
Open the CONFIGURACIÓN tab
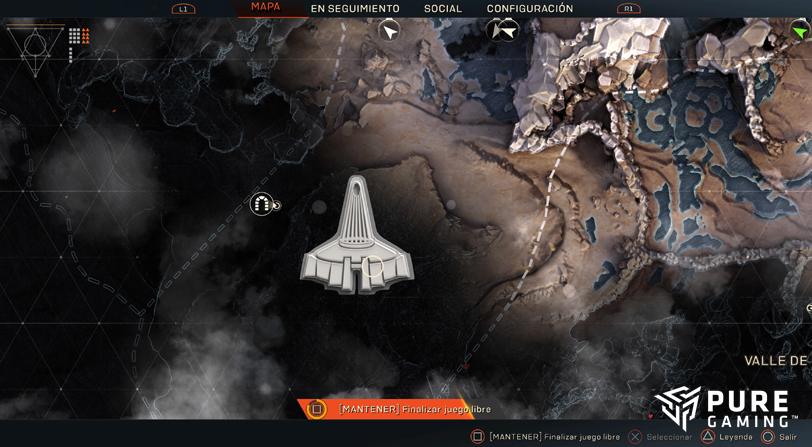(x=530, y=9)
